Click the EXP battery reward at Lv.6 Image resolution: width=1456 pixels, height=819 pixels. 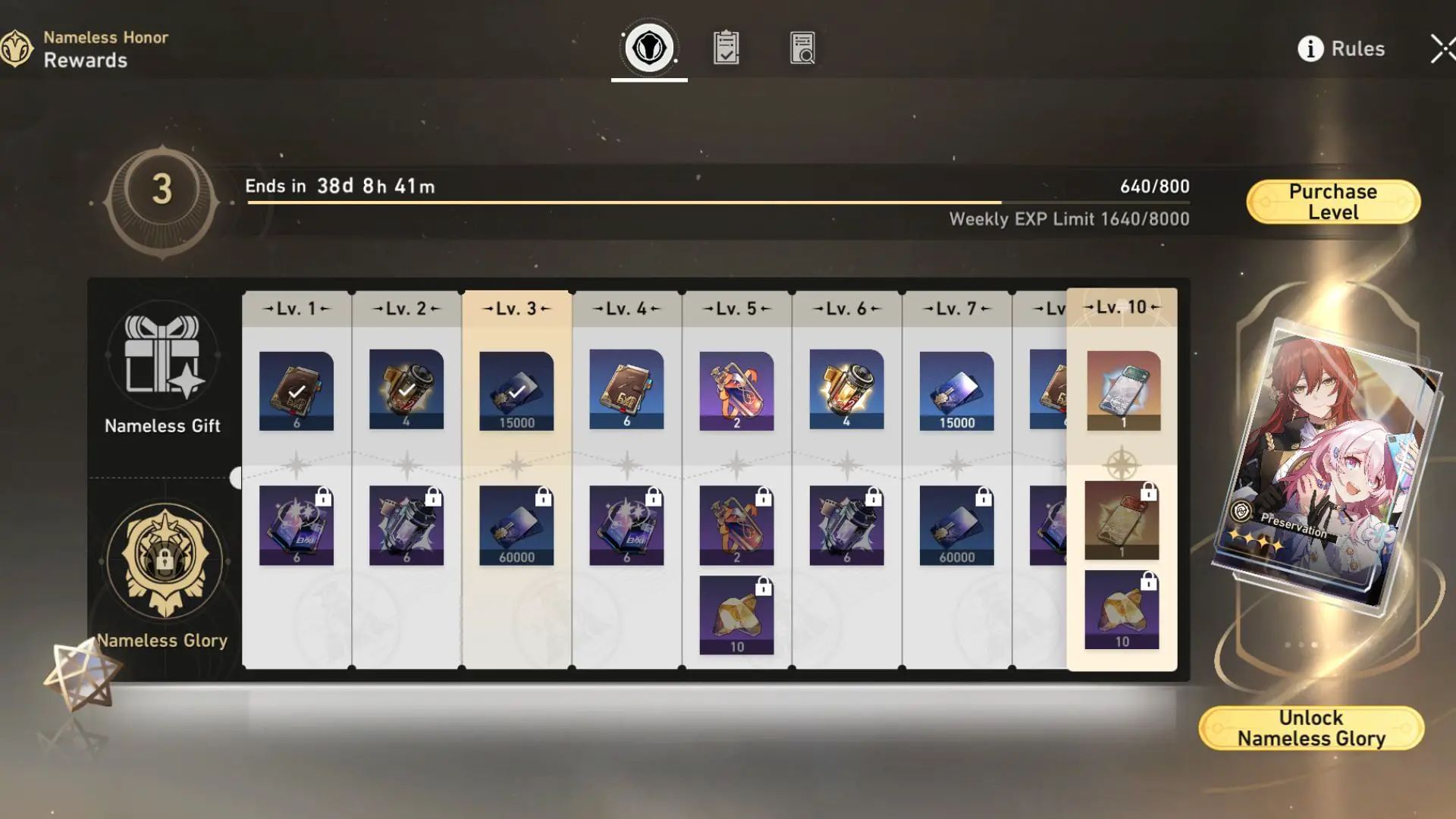tap(846, 391)
